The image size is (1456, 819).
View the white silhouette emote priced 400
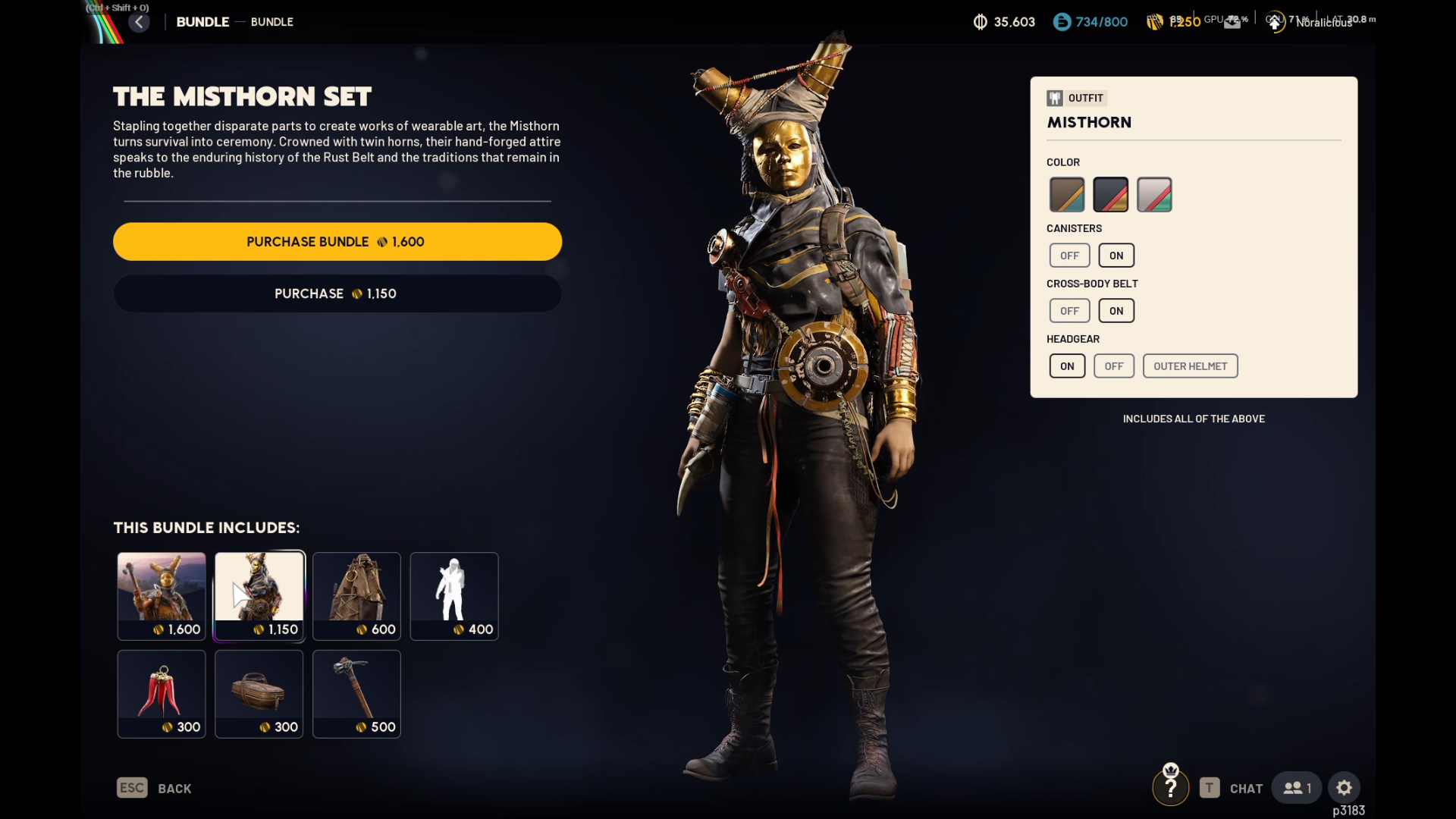pyautogui.click(x=454, y=596)
